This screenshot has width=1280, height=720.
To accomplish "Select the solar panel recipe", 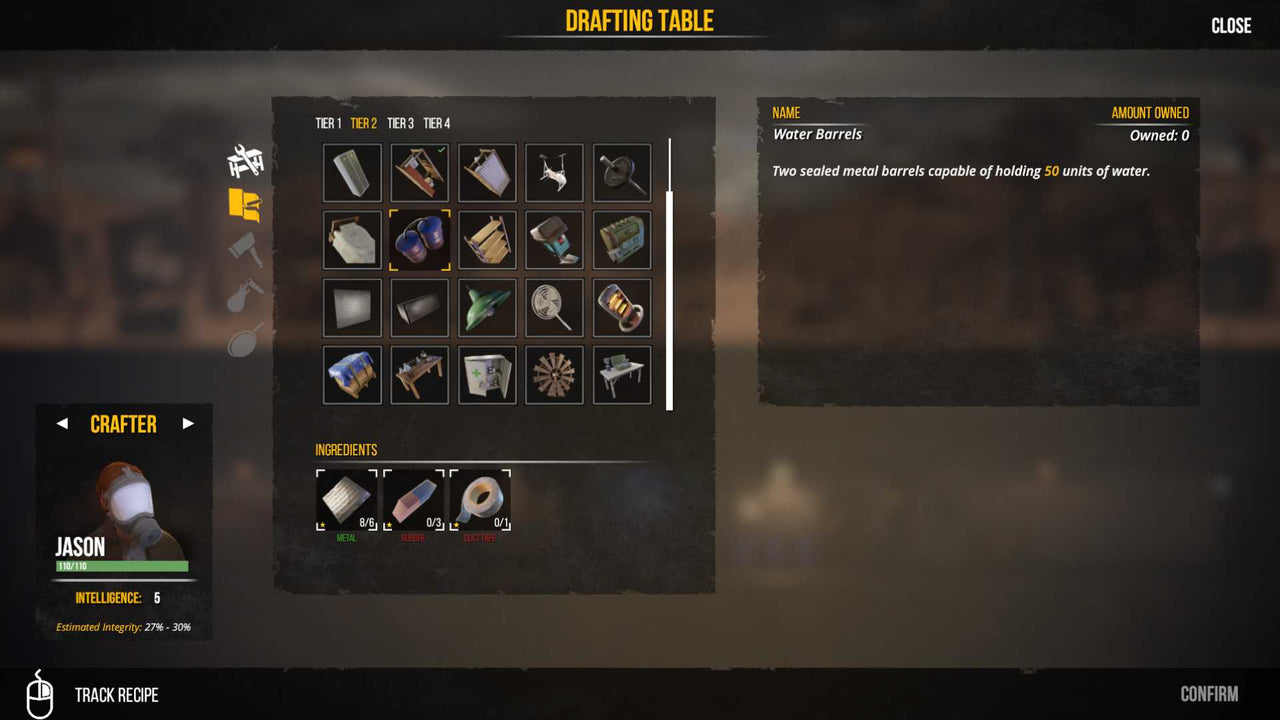I will click(352, 172).
